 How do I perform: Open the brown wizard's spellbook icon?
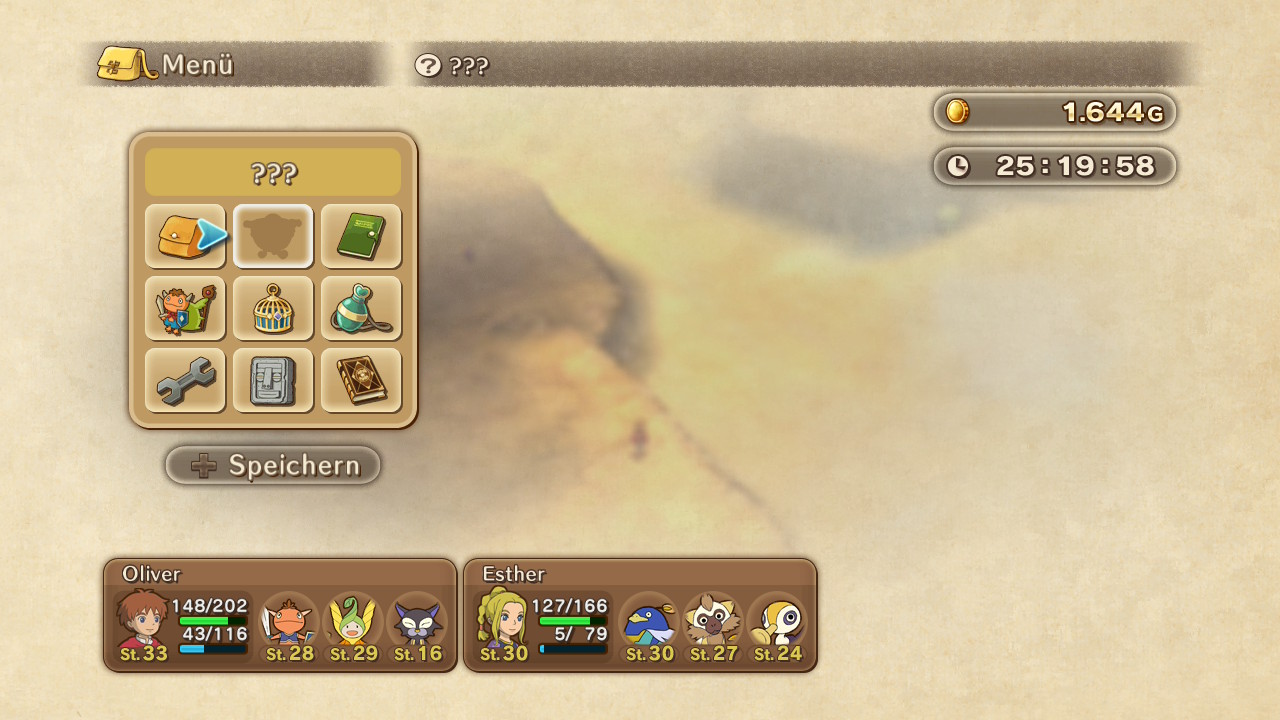pos(361,380)
